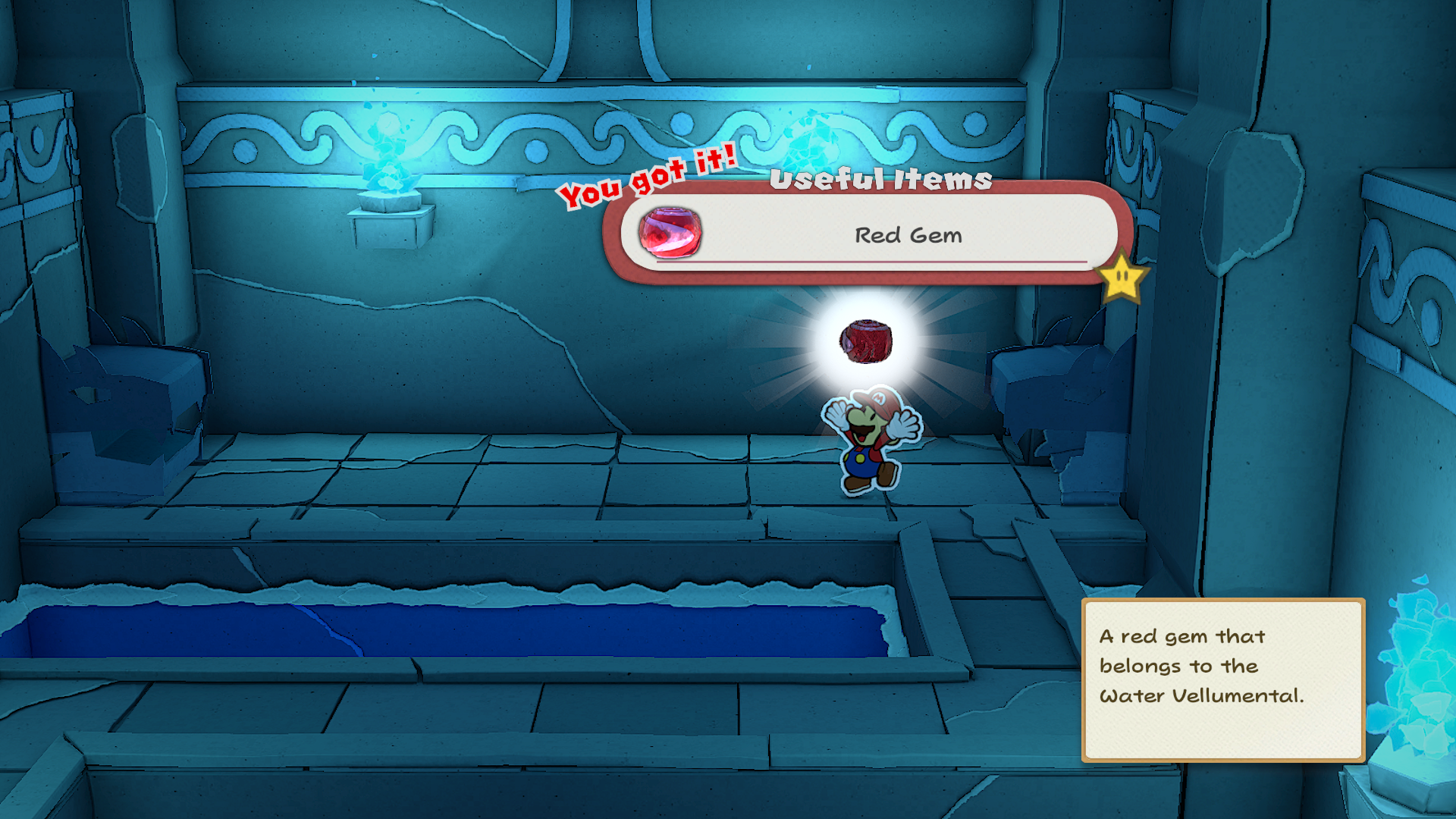Click the Red Gem description box
This screenshot has width=1456, height=819.
(1222, 679)
